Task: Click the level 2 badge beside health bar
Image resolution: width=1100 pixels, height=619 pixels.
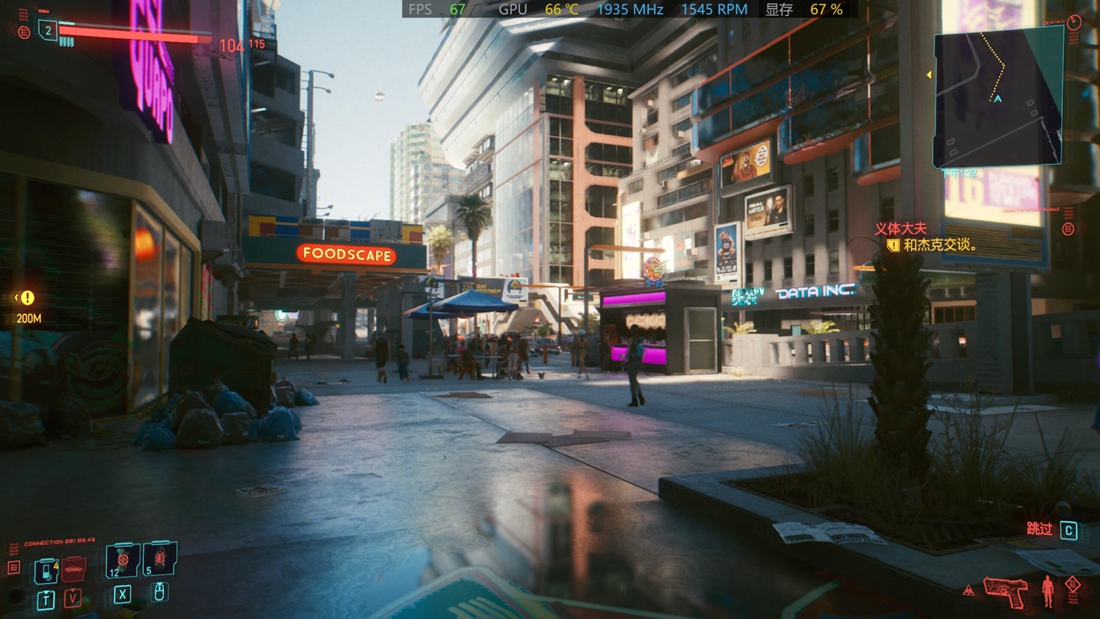Action: [47, 32]
